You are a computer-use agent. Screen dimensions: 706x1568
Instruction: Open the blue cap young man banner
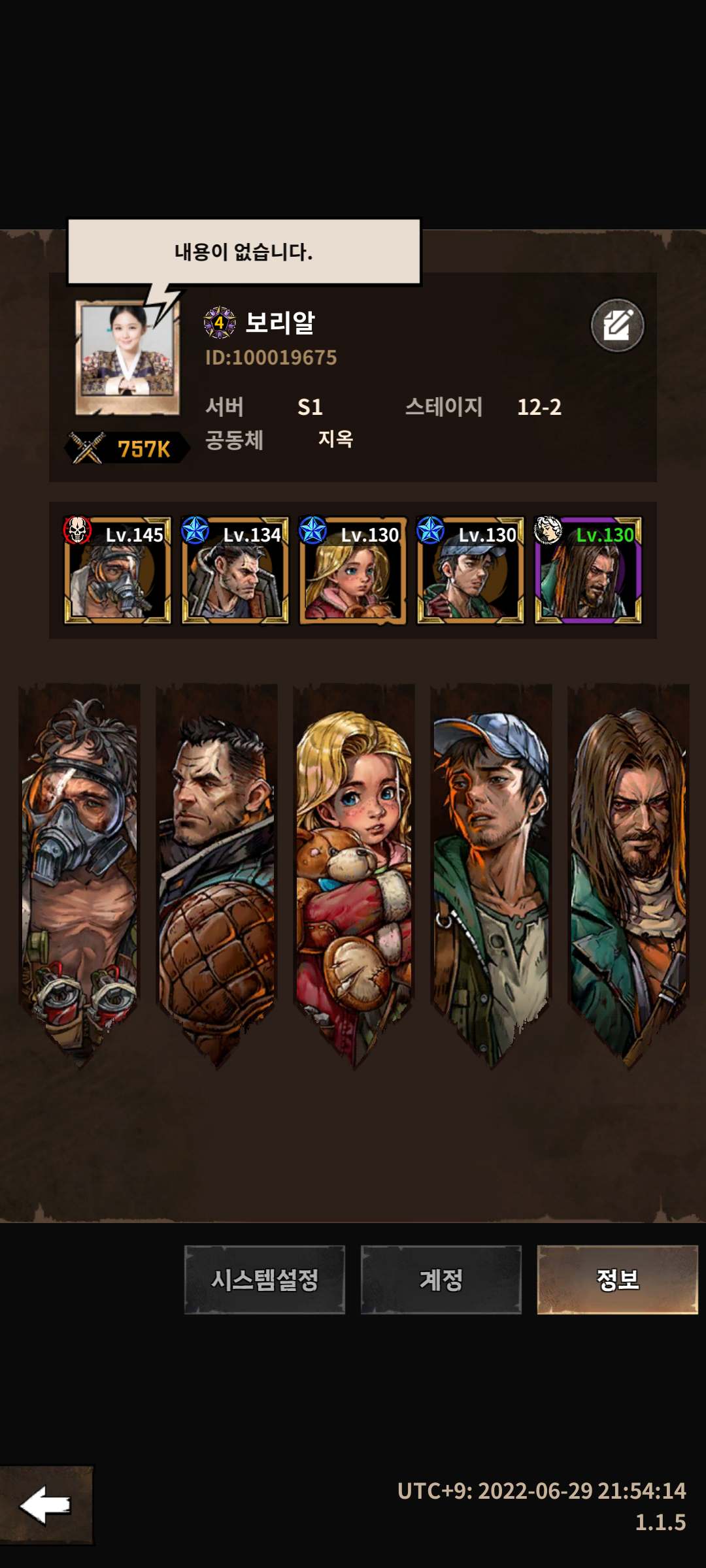pyautogui.click(x=491, y=869)
